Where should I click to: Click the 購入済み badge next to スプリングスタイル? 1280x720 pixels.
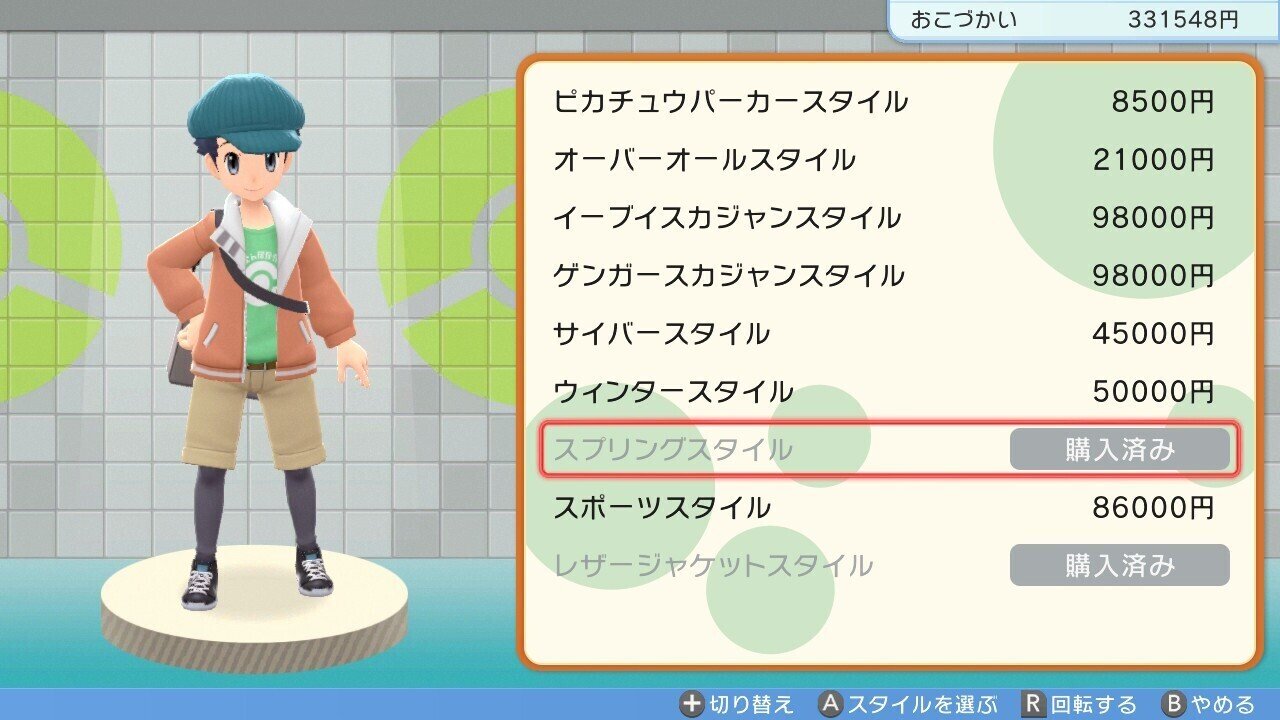tap(1120, 449)
